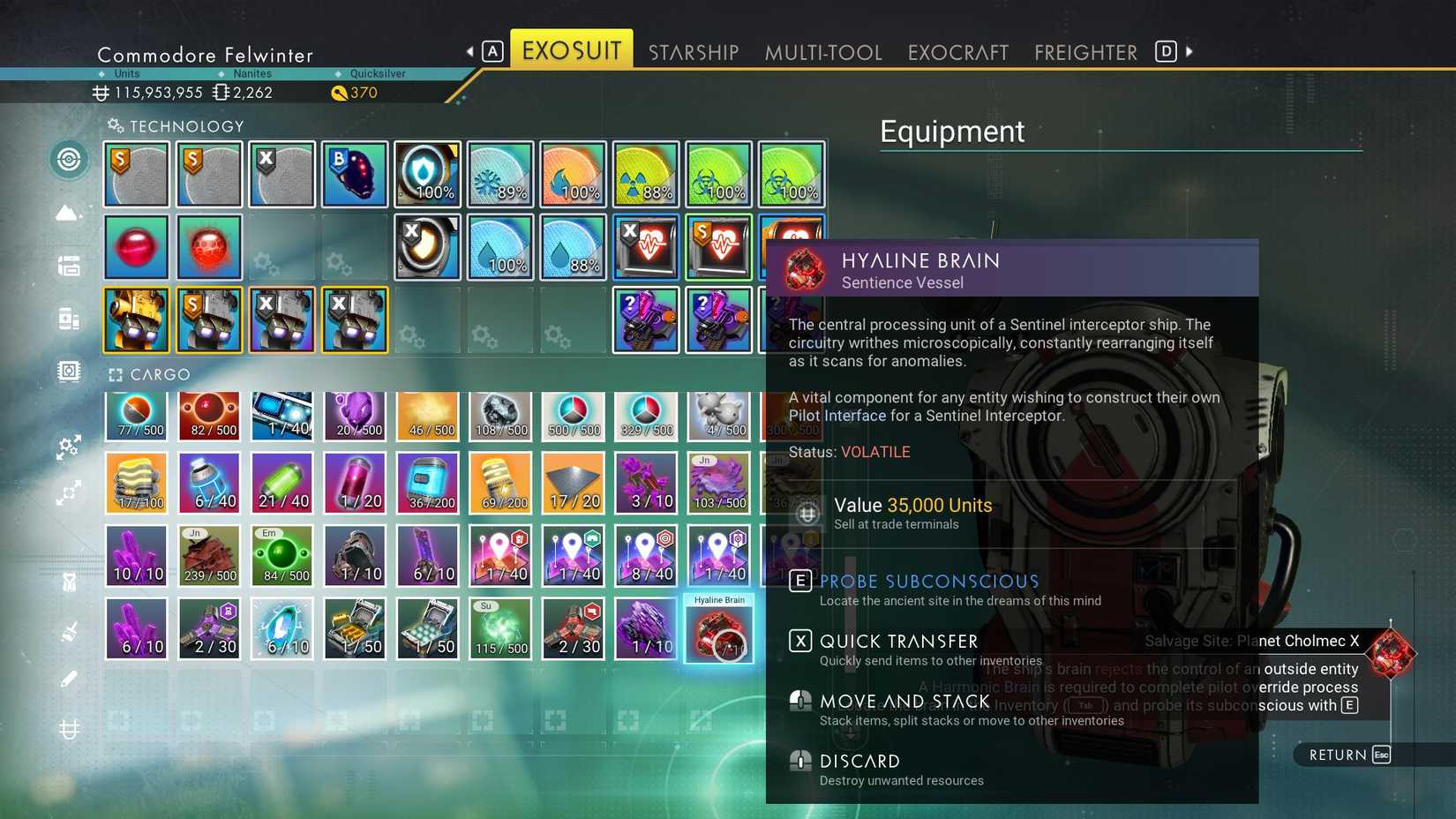The width and height of the screenshot is (1456, 819).
Task: Select the shield module showing 100 percent
Action: 427,173
